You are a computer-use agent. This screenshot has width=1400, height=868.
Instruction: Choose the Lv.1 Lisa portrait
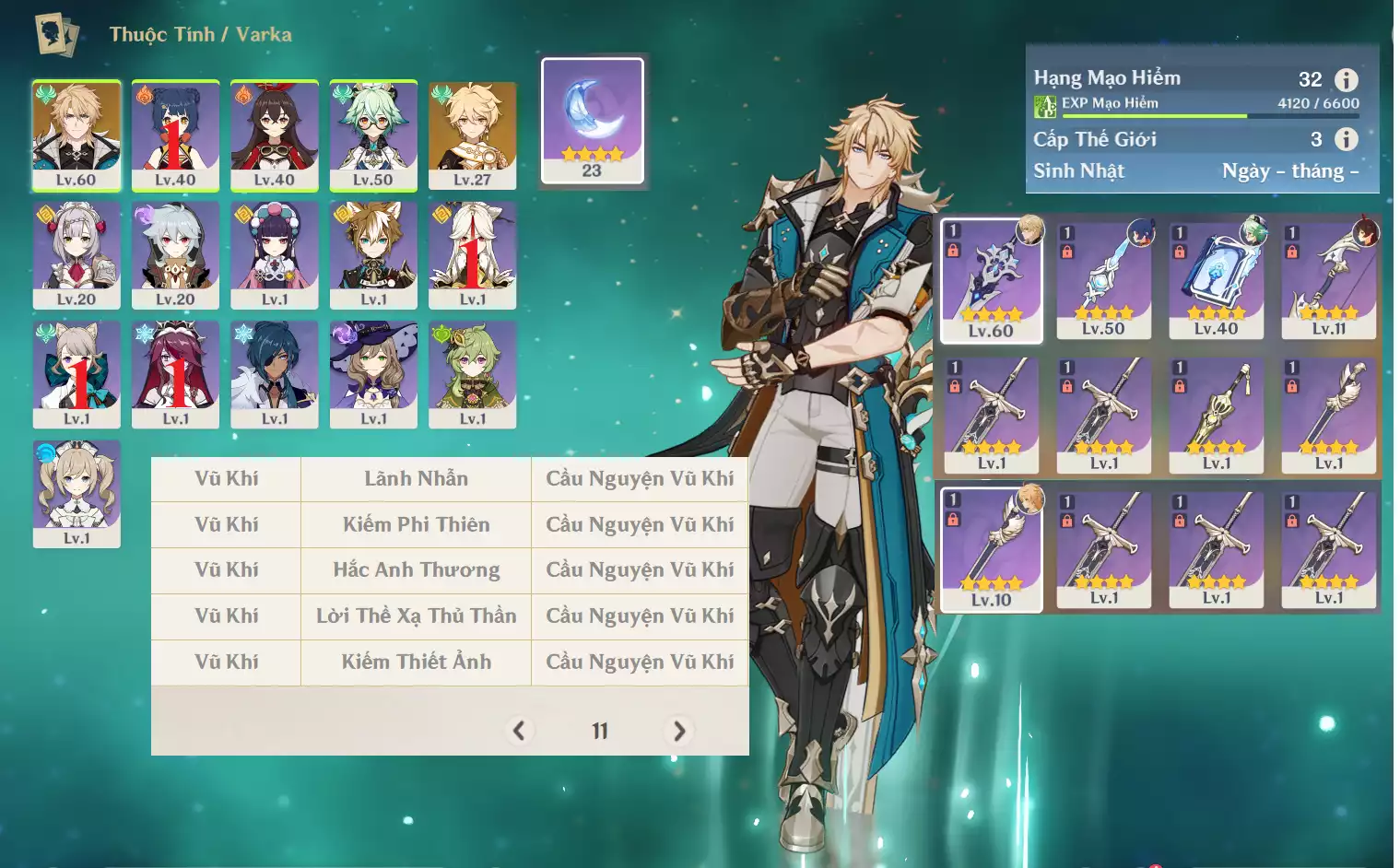[373, 374]
